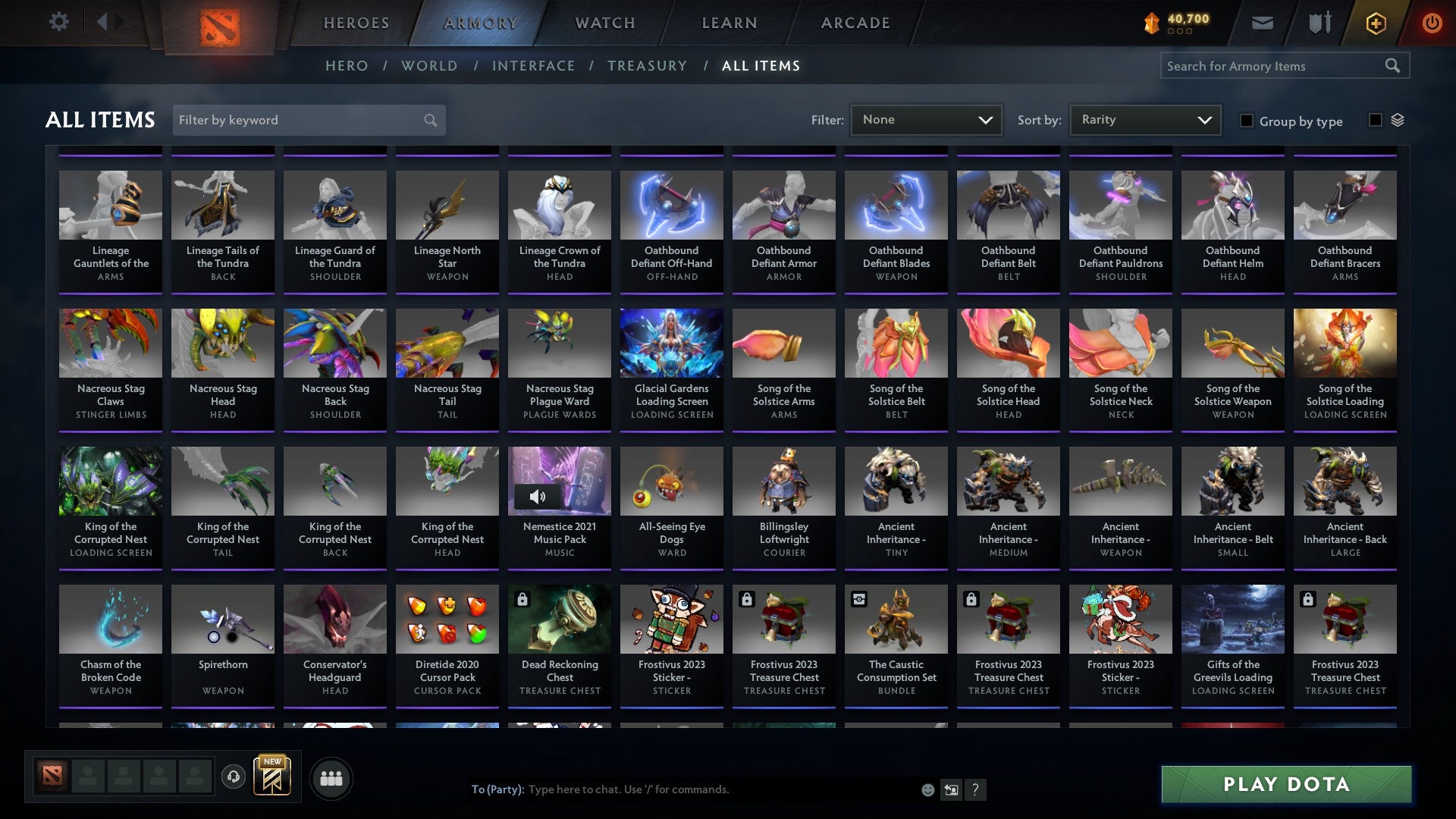Open the settings gear icon
Viewport: 1456px width, 819px height.
tap(58, 22)
